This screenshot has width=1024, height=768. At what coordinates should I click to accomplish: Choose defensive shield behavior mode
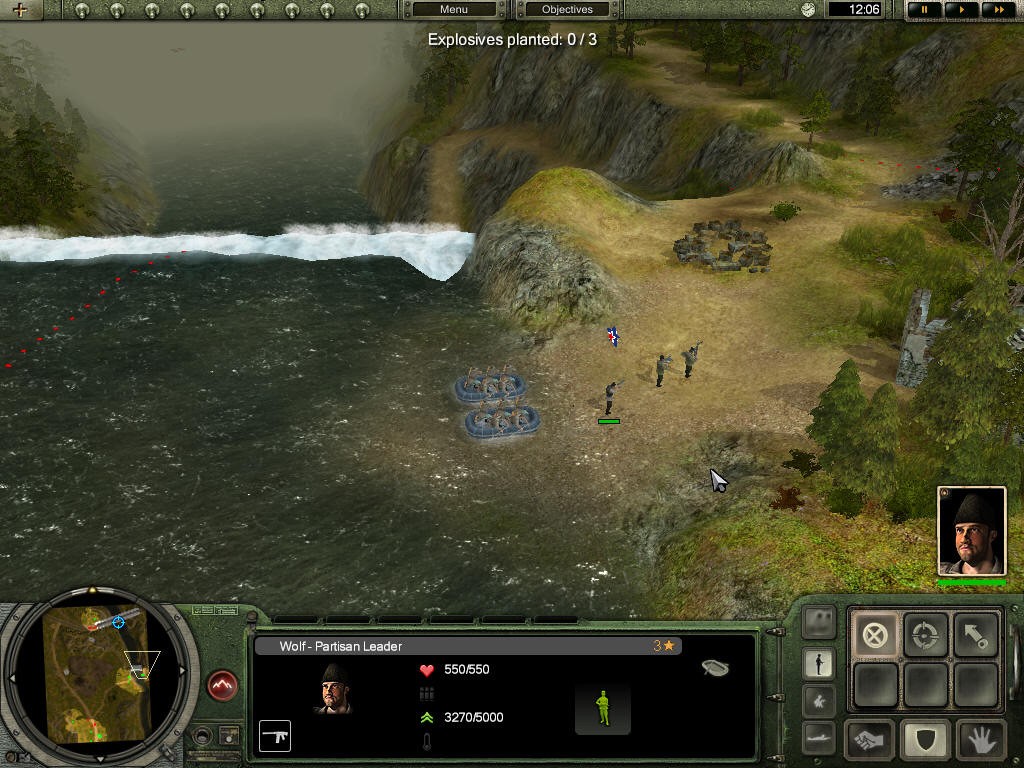pyautogui.click(x=925, y=741)
